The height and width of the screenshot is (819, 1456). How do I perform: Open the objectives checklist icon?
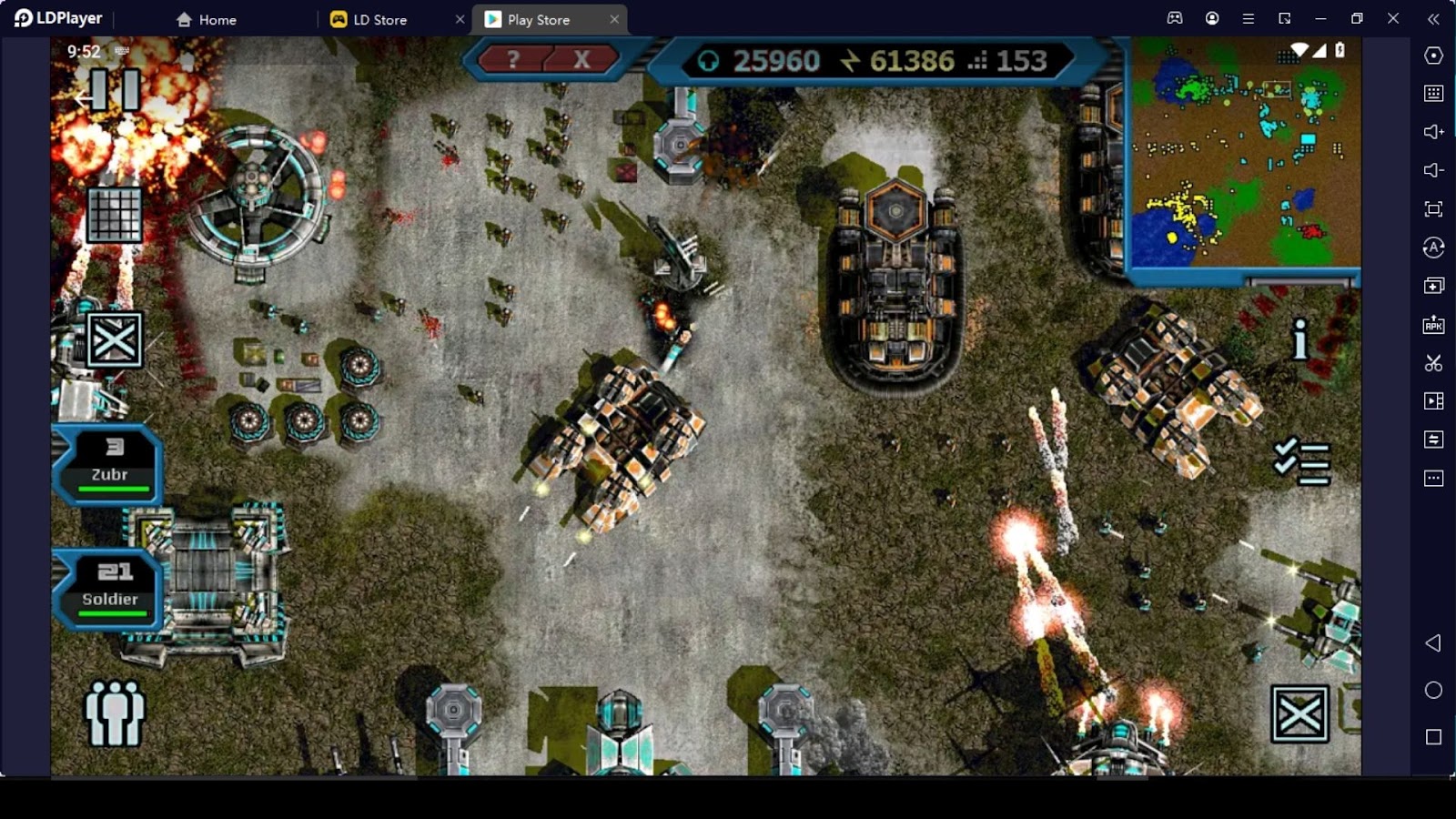1301,461
